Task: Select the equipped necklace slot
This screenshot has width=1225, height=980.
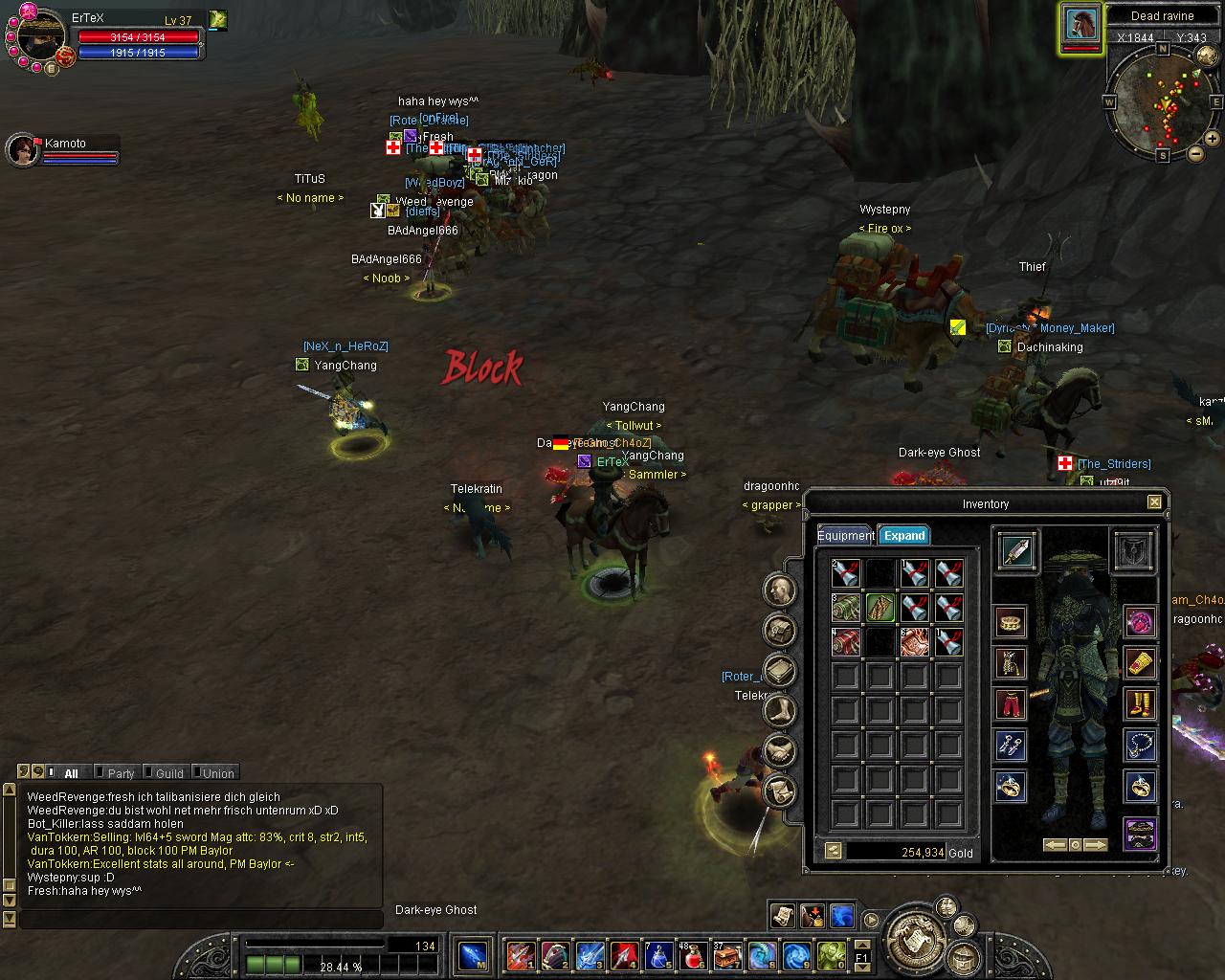Action: tap(1139, 746)
